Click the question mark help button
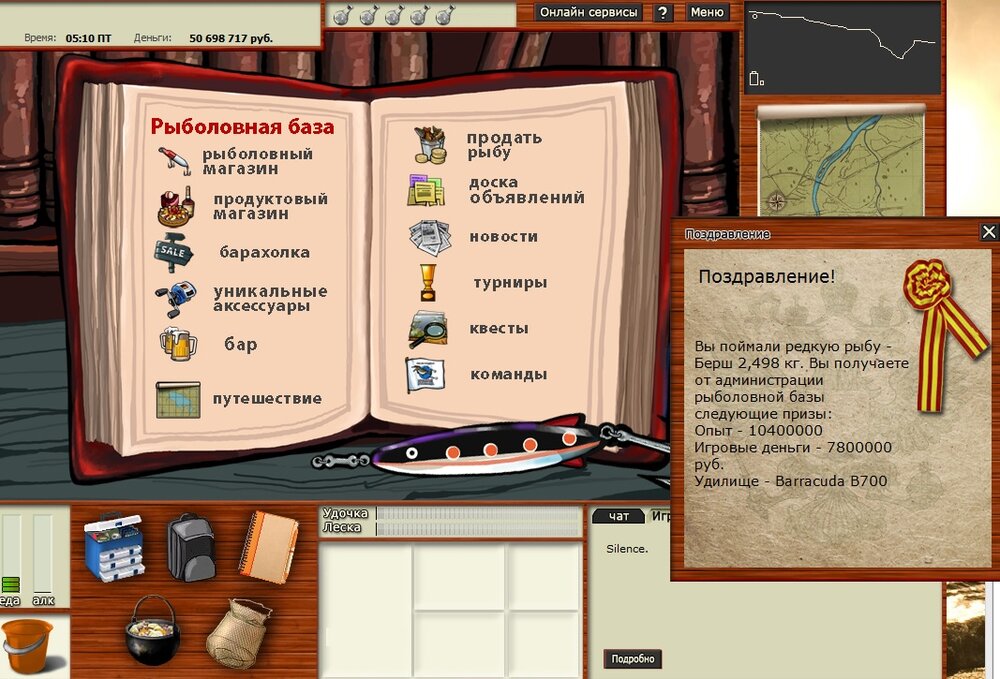The height and width of the screenshot is (679, 1000). tap(663, 13)
